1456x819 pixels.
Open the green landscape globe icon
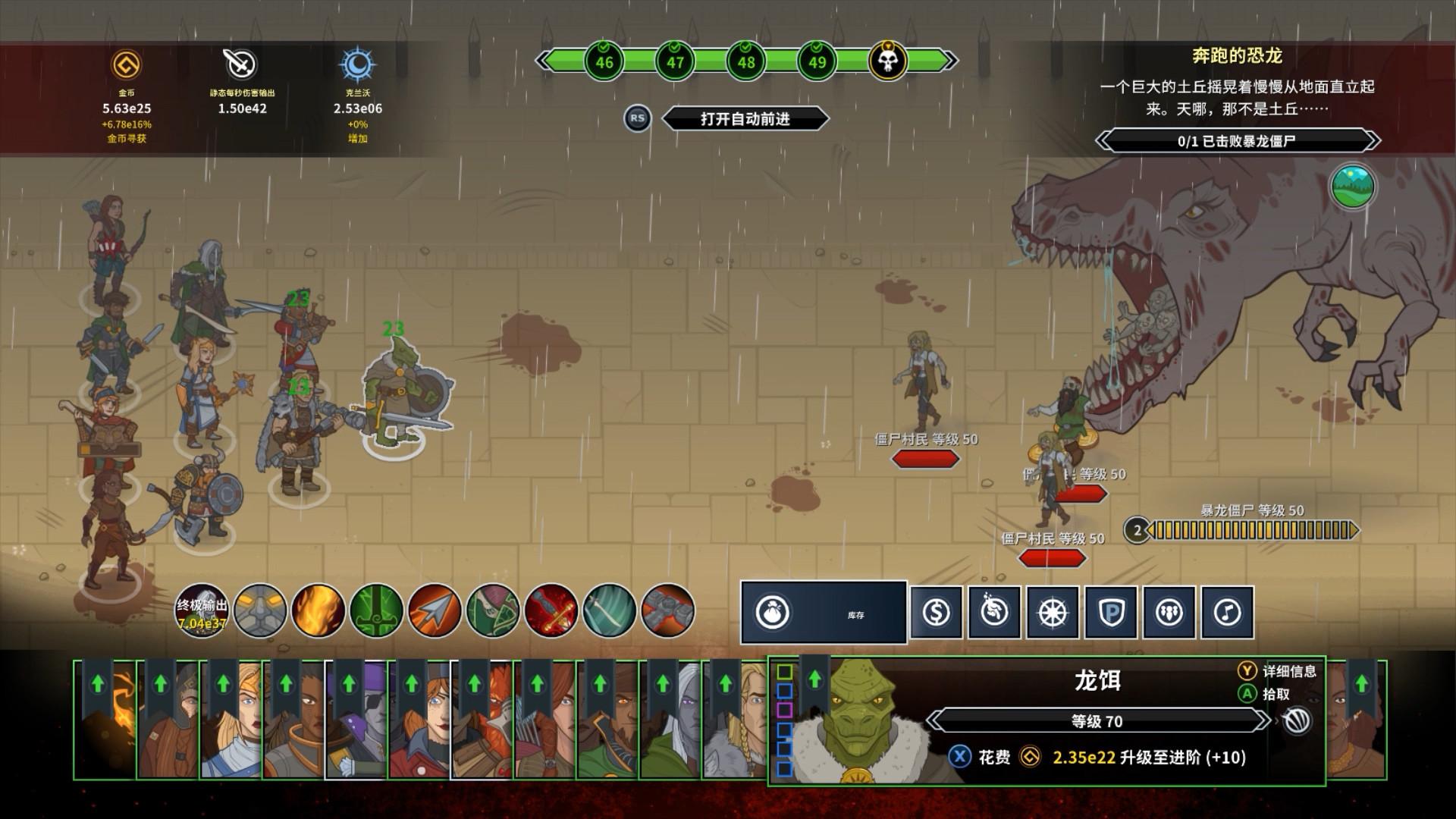[1353, 187]
